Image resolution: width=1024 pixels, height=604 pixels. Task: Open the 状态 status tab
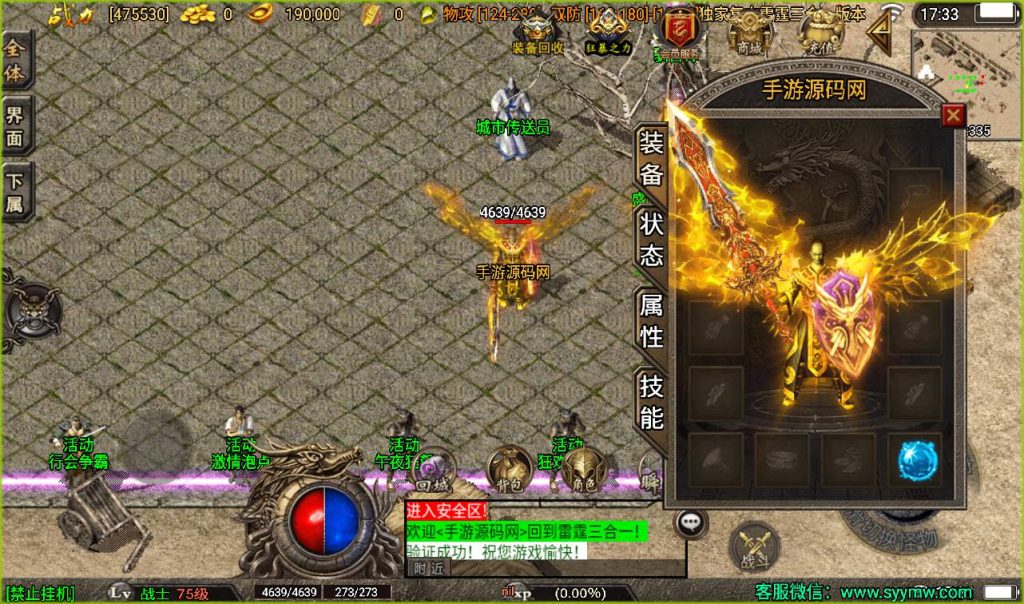click(651, 240)
